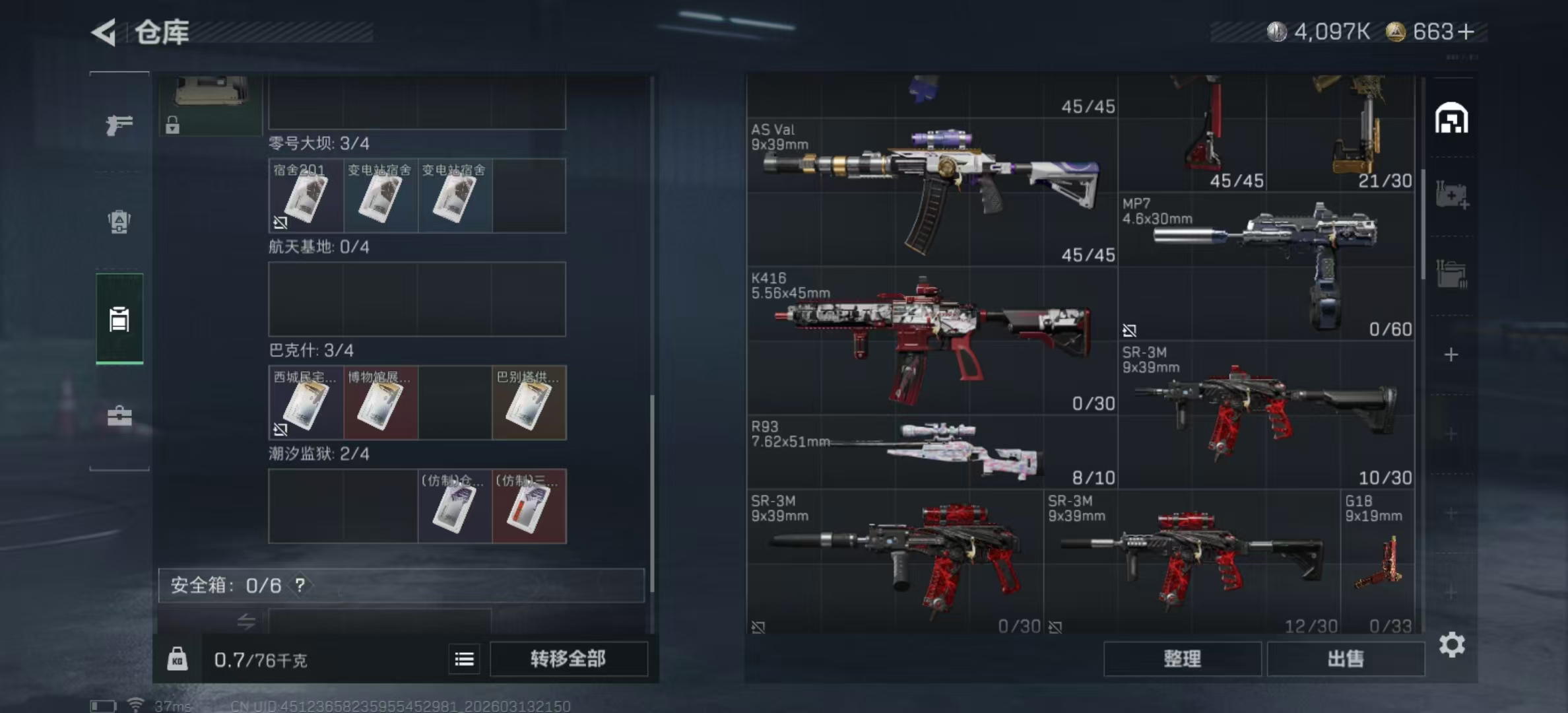Tap the 转移全部 button
The width and height of the screenshot is (1568, 713).
click(568, 659)
